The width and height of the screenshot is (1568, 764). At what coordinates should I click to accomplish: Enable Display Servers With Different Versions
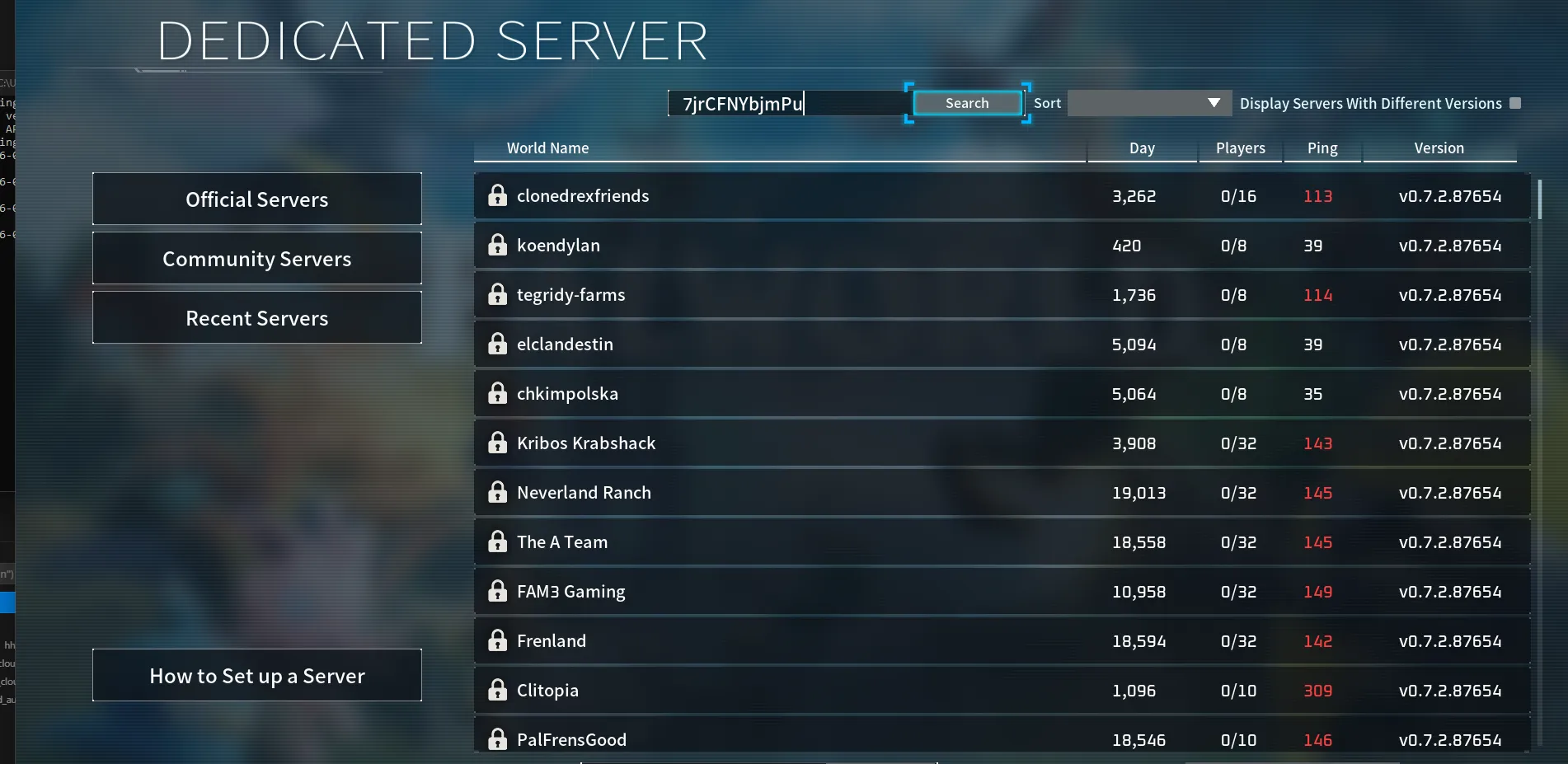(x=1516, y=102)
